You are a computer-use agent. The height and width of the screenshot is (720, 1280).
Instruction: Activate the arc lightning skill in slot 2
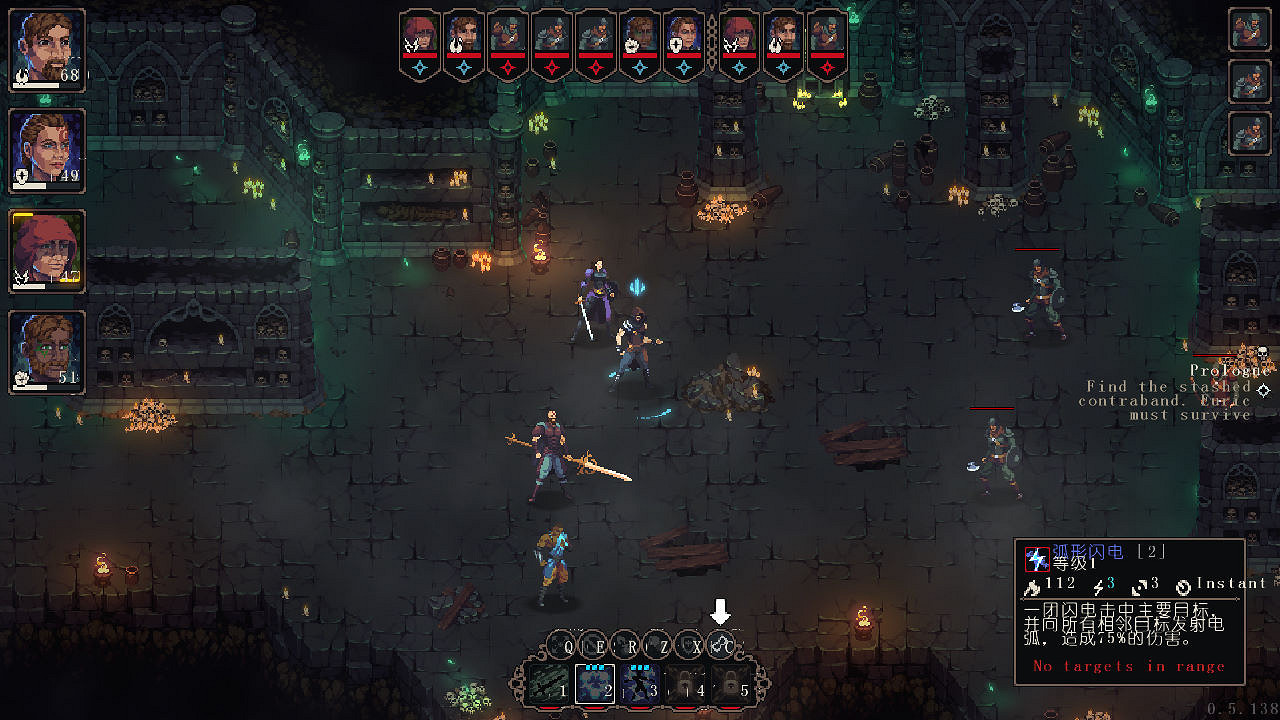pyautogui.click(x=594, y=686)
